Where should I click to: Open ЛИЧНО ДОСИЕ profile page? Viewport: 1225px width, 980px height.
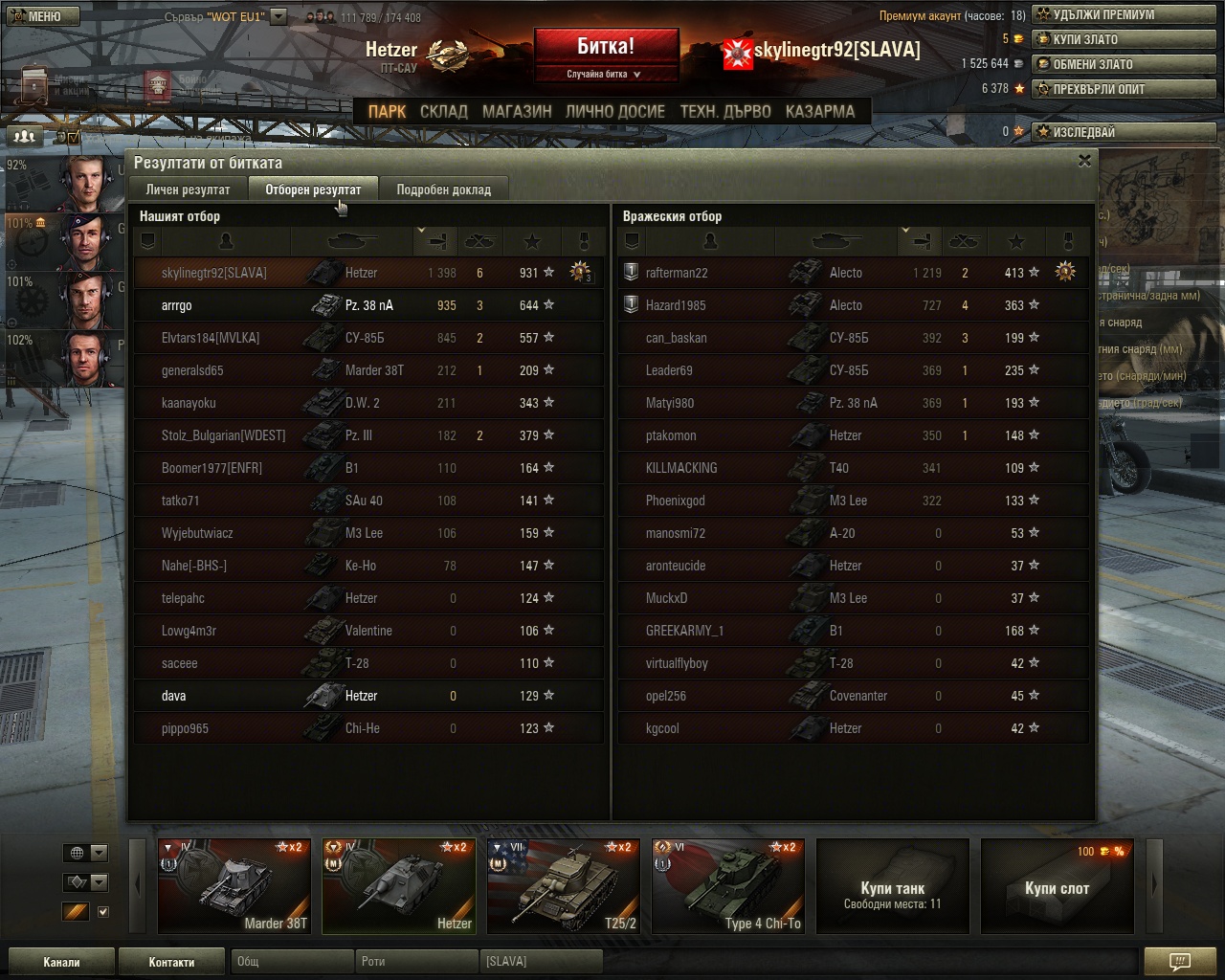click(x=614, y=111)
